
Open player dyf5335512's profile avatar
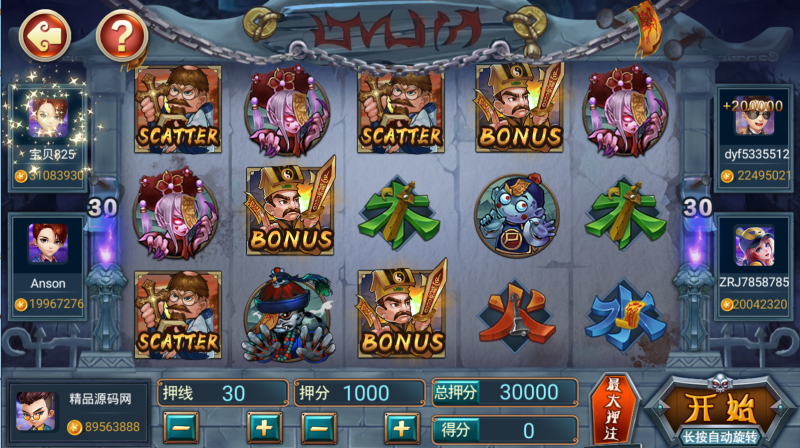tap(755, 118)
